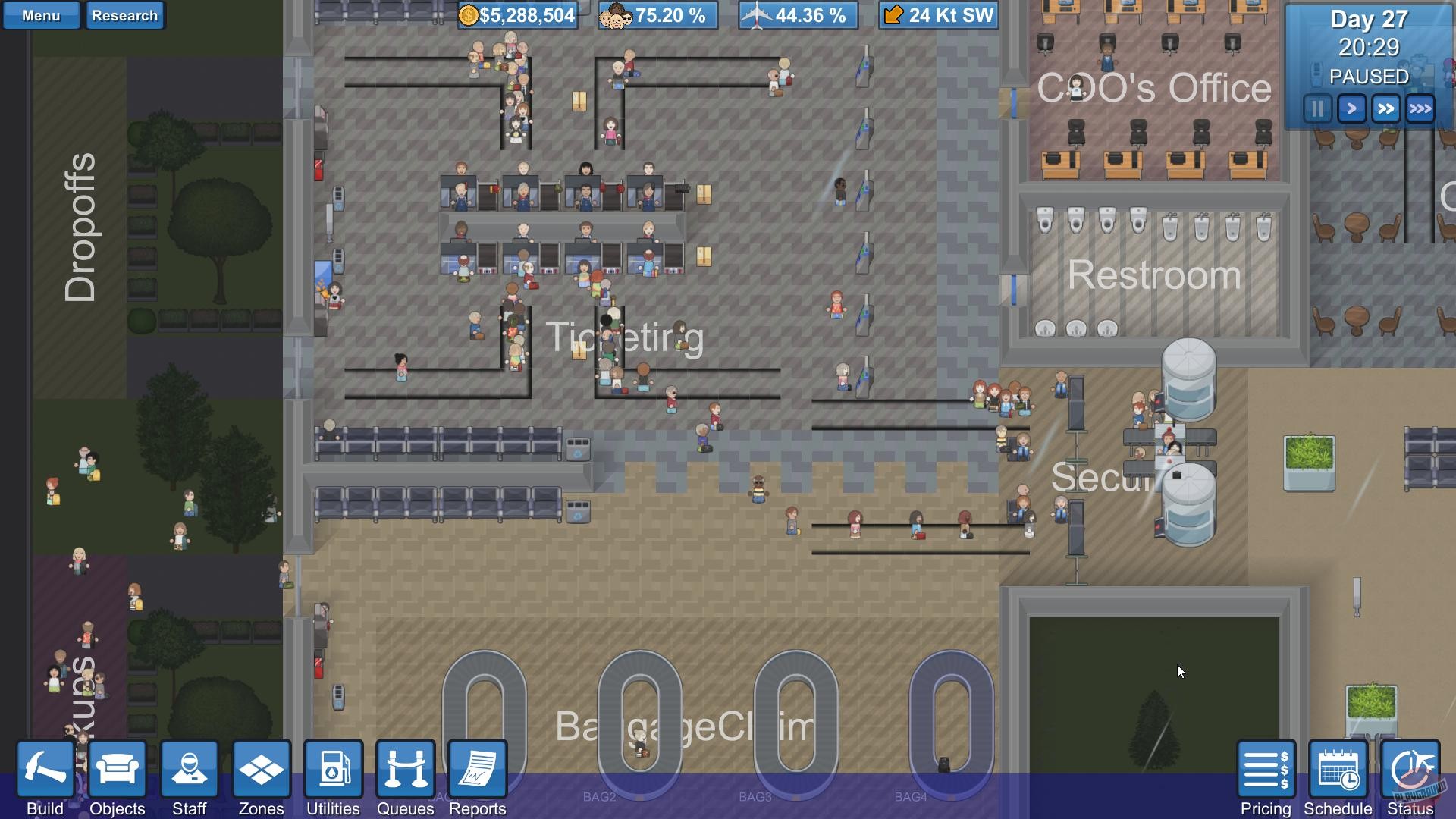
Task: Click the 24 Kt SW wind indicator
Action: point(938,14)
